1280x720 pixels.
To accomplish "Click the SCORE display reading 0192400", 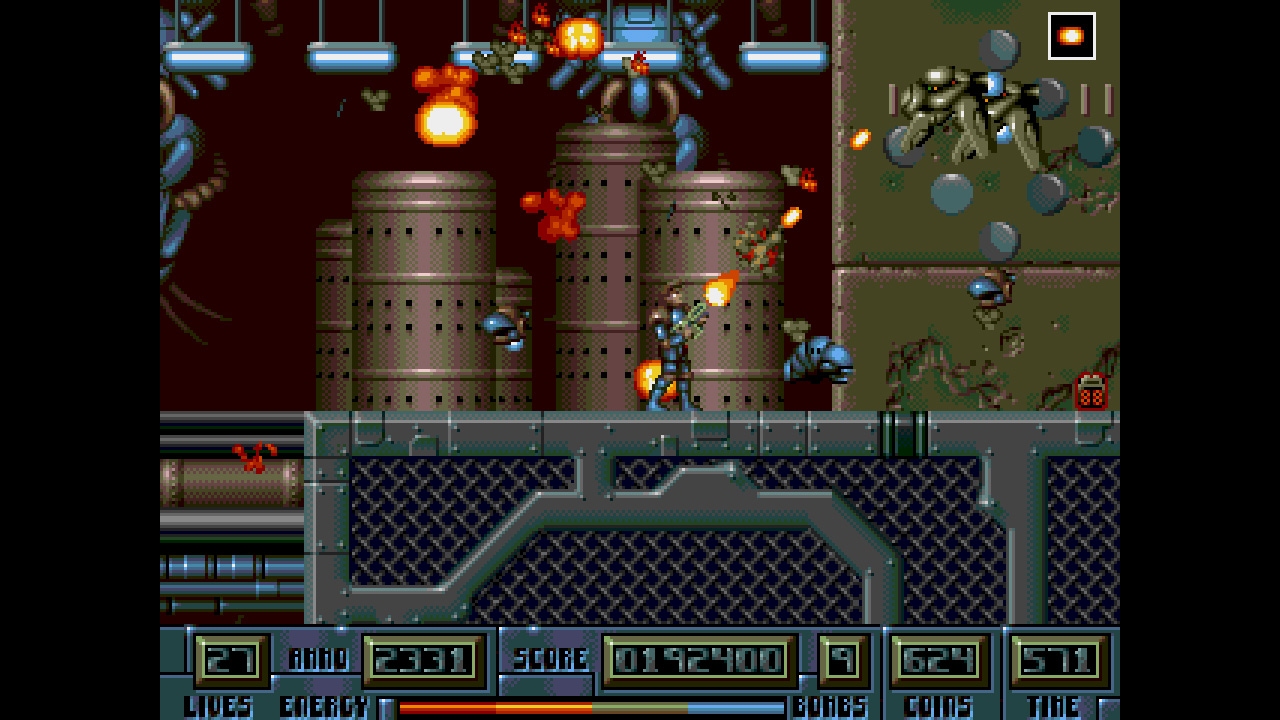I will (698, 660).
